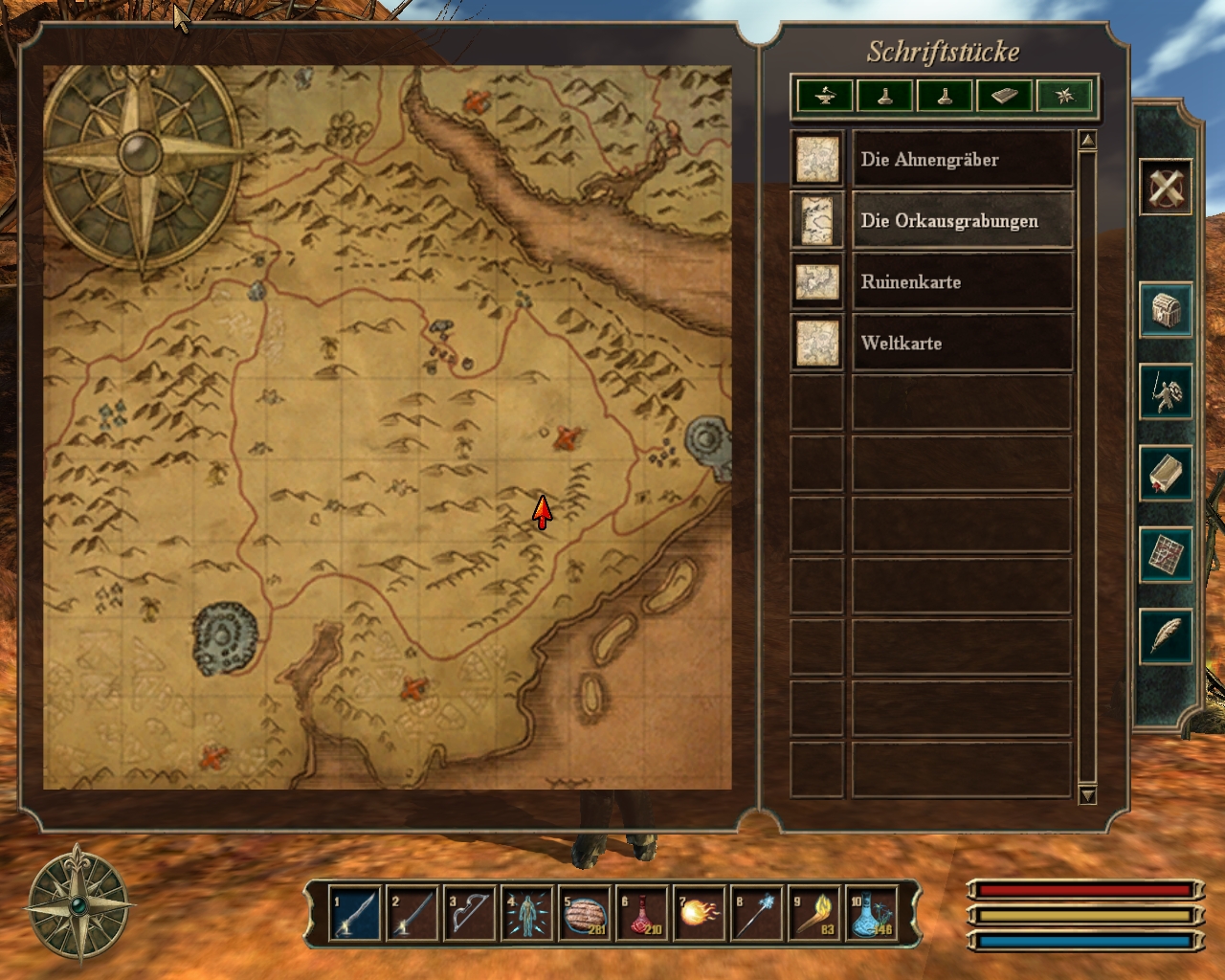The height and width of the screenshot is (980, 1225).
Task: Open the feather quill quest log
Action: (1165, 635)
